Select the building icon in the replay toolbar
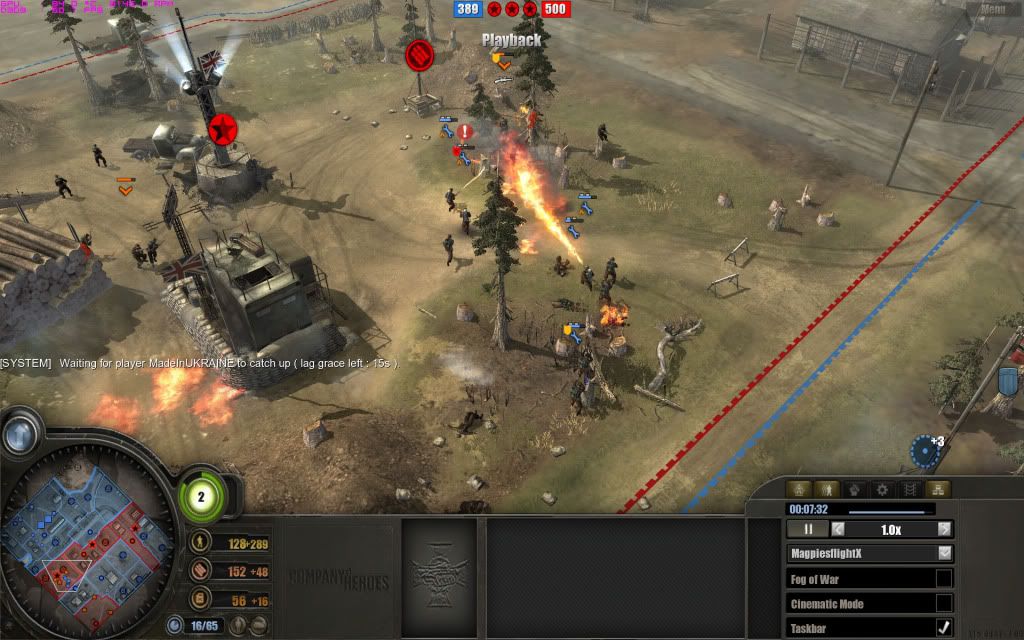 [799, 489]
